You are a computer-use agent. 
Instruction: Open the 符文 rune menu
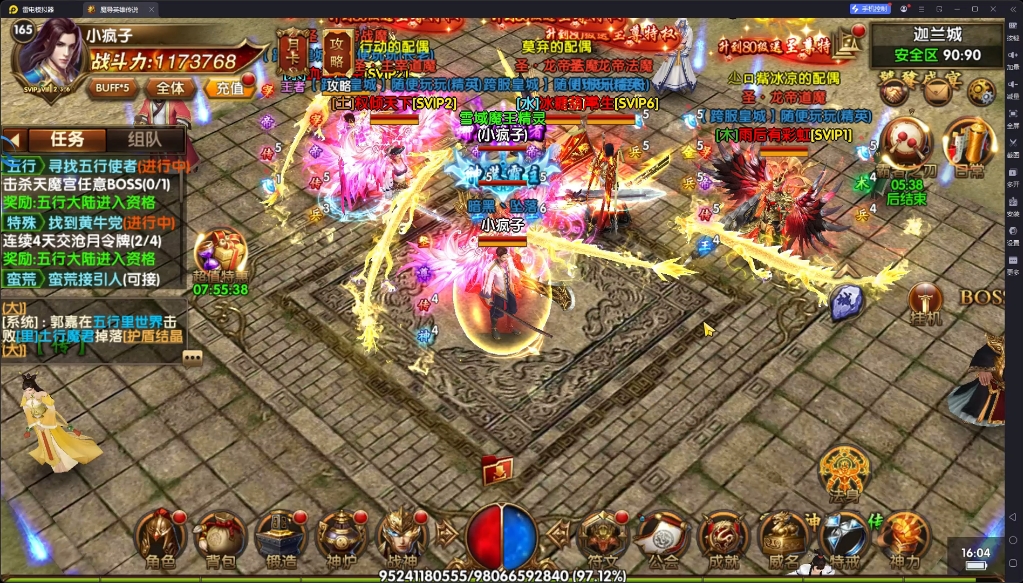coord(603,535)
